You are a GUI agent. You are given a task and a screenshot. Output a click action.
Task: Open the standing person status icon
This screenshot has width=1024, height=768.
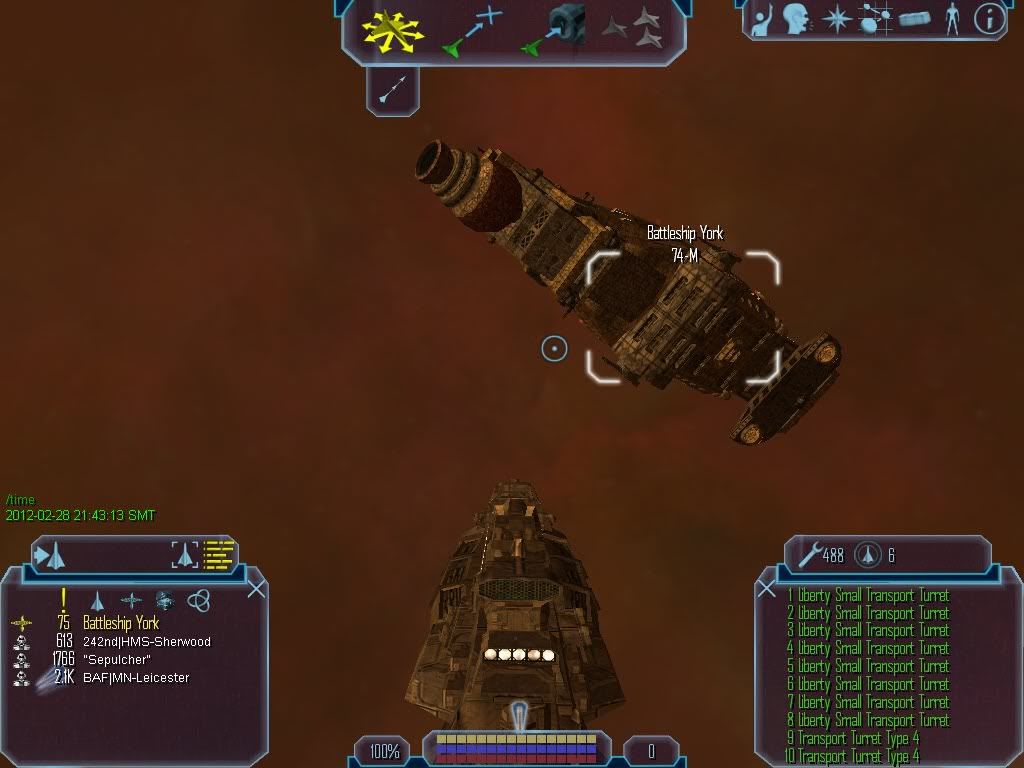[951, 18]
